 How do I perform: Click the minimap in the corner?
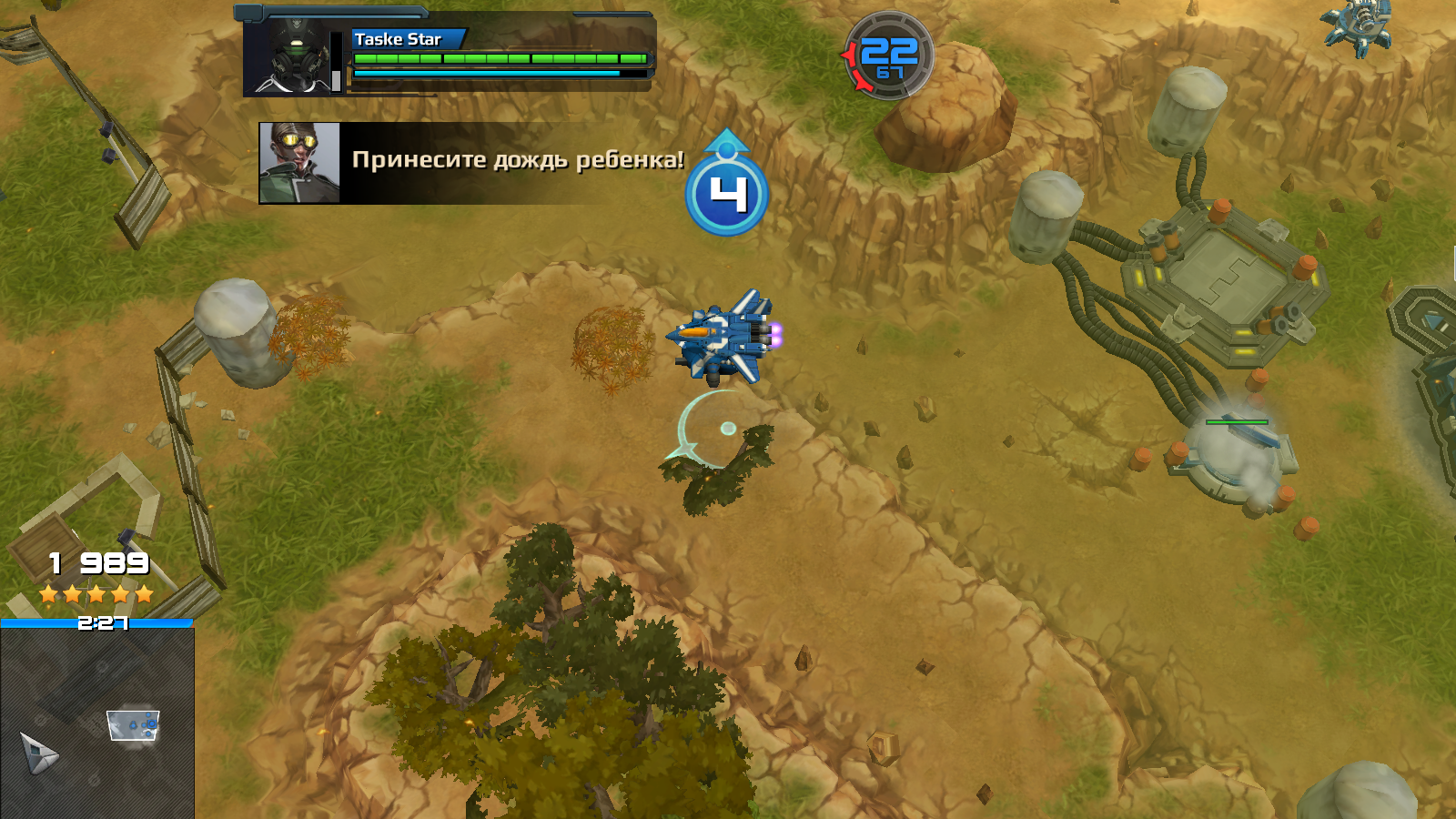click(x=96, y=723)
